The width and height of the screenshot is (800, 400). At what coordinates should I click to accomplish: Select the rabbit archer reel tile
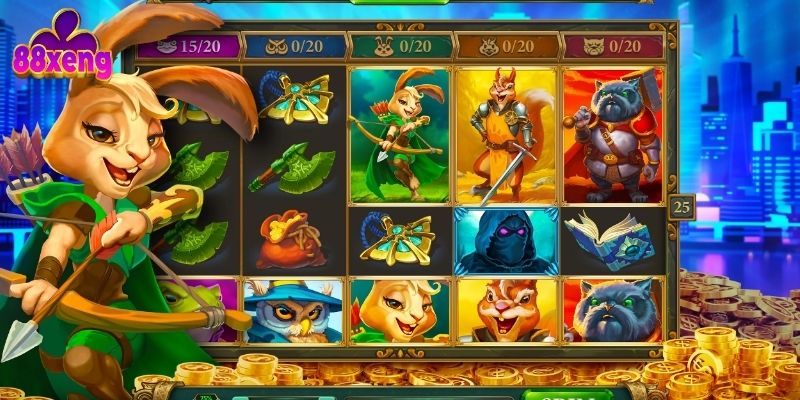399,135
